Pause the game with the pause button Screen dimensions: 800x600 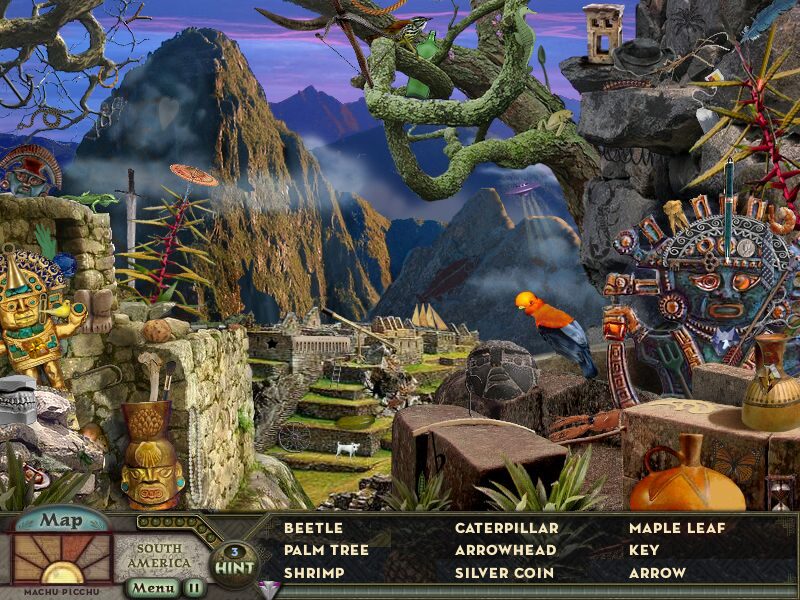click(193, 588)
